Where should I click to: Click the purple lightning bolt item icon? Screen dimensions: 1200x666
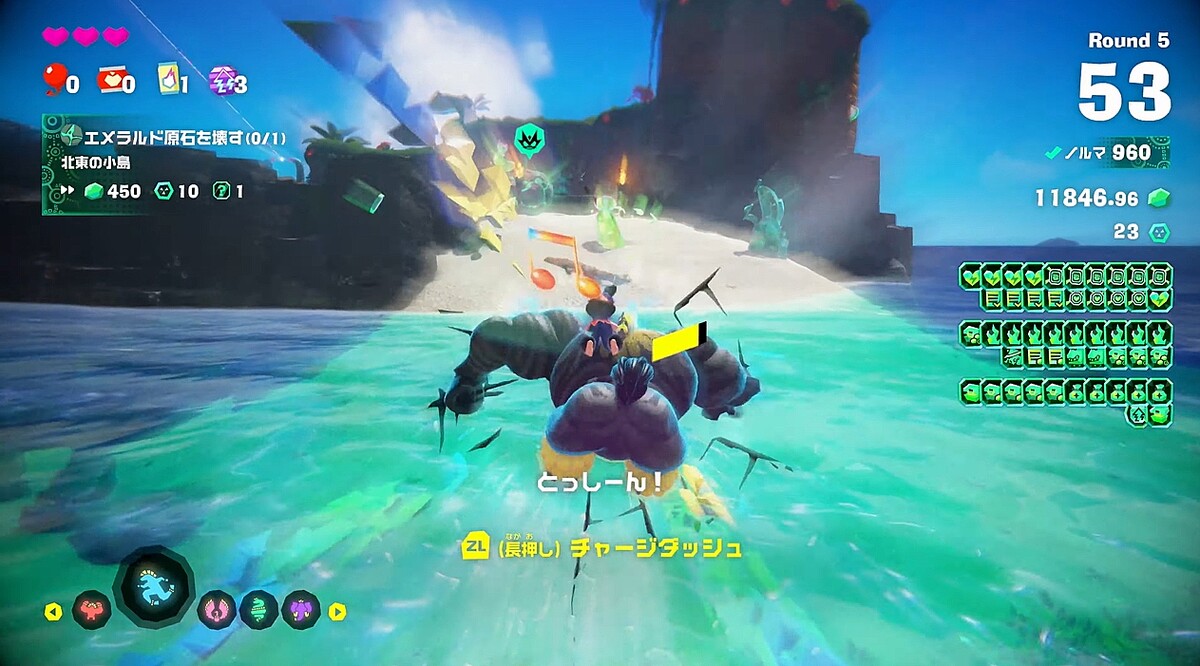pos(221,79)
